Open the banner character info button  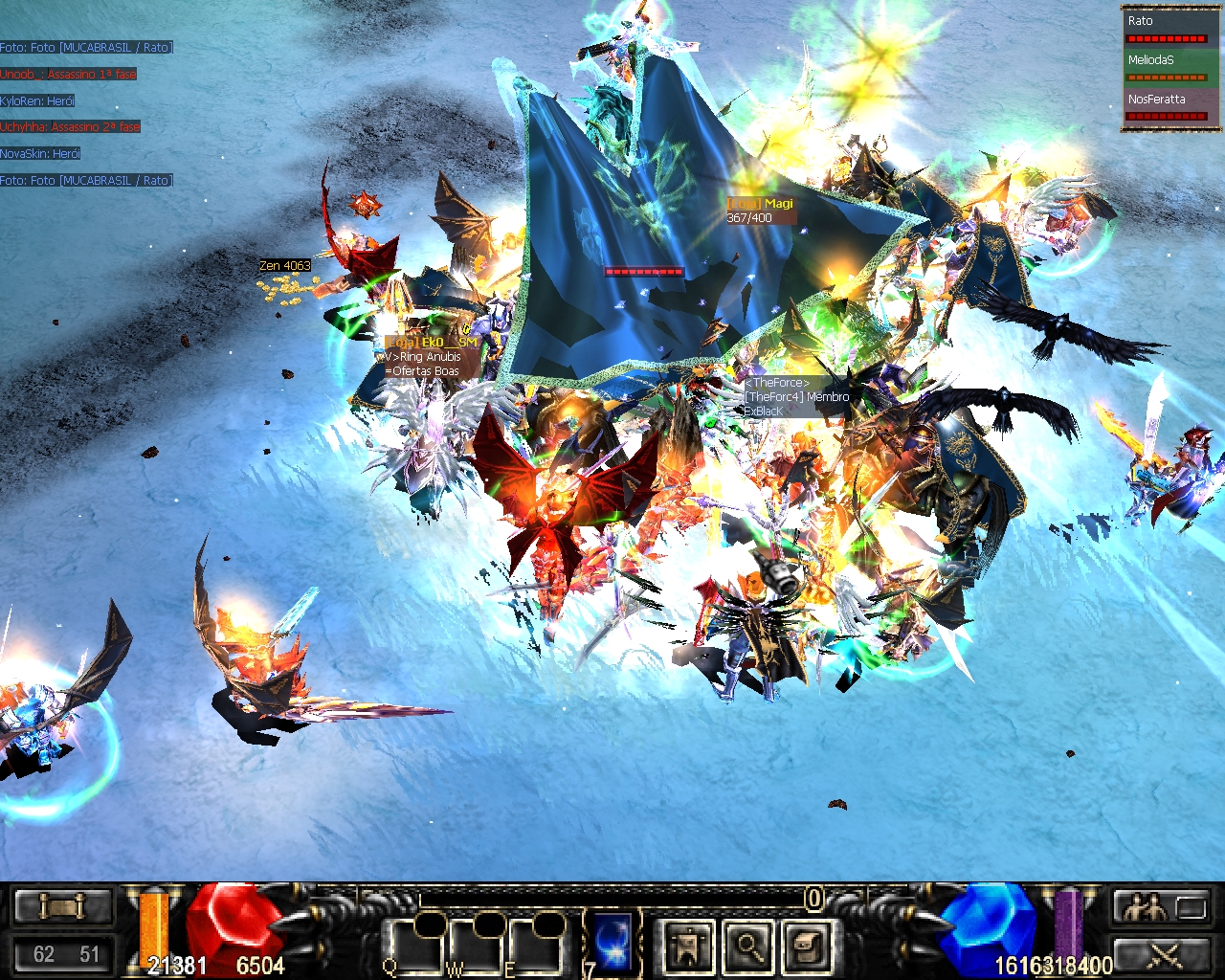689,946
